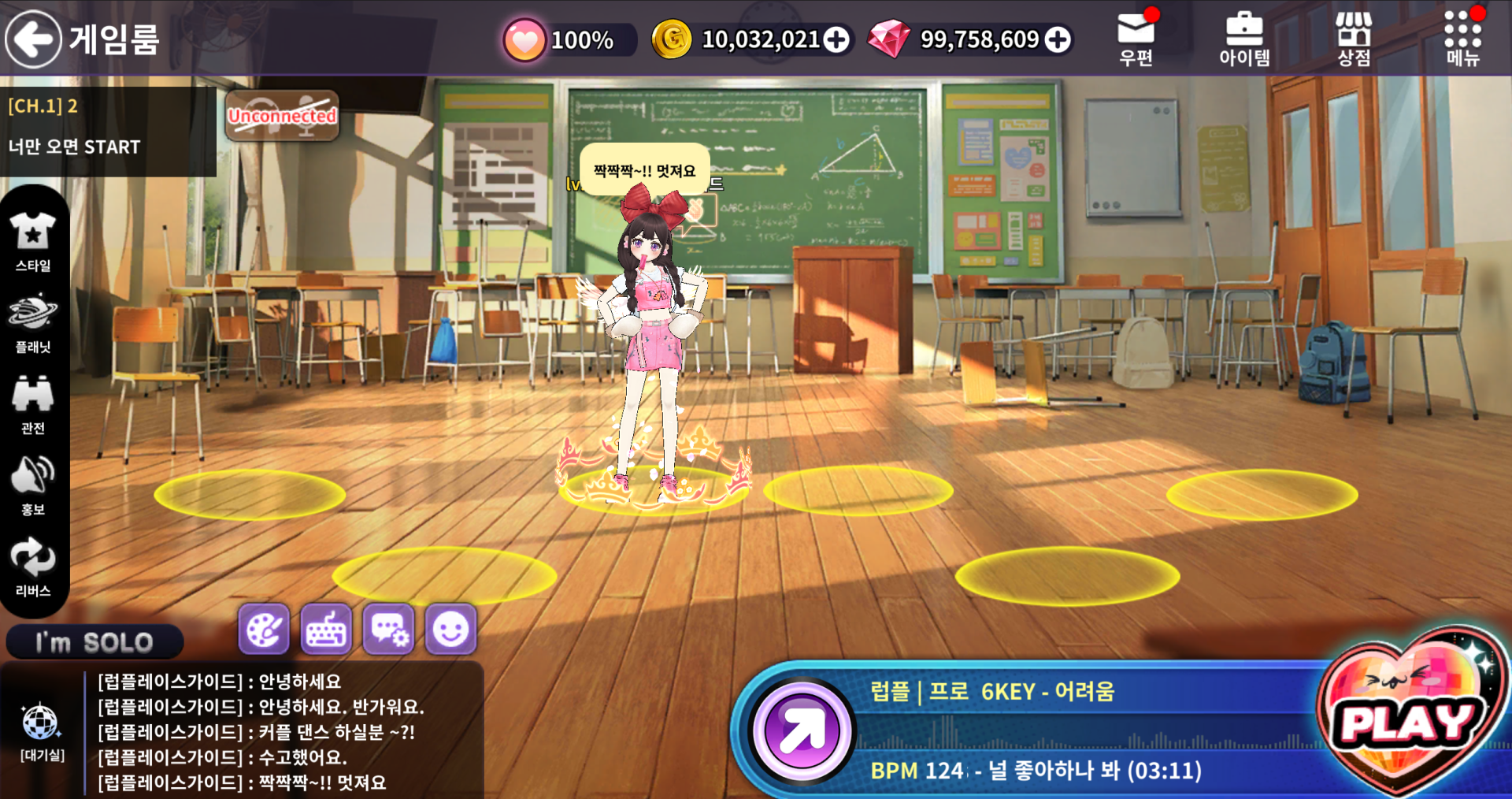Add more rubies with the plus button
Viewport: 1512px width, 799px height.
pyautogui.click(x=1058, y=39)
